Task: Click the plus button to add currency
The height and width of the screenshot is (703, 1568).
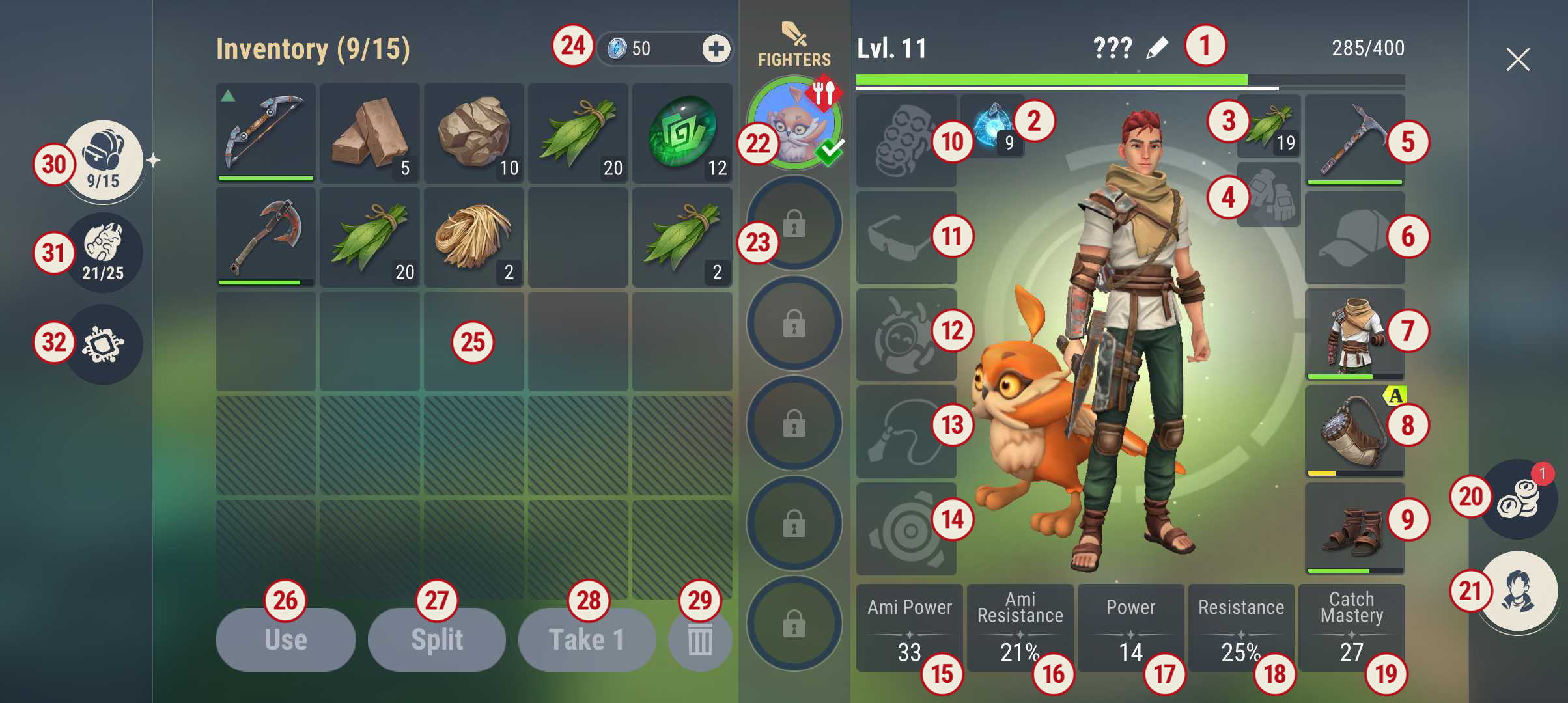Action: [x=716, y=49]
